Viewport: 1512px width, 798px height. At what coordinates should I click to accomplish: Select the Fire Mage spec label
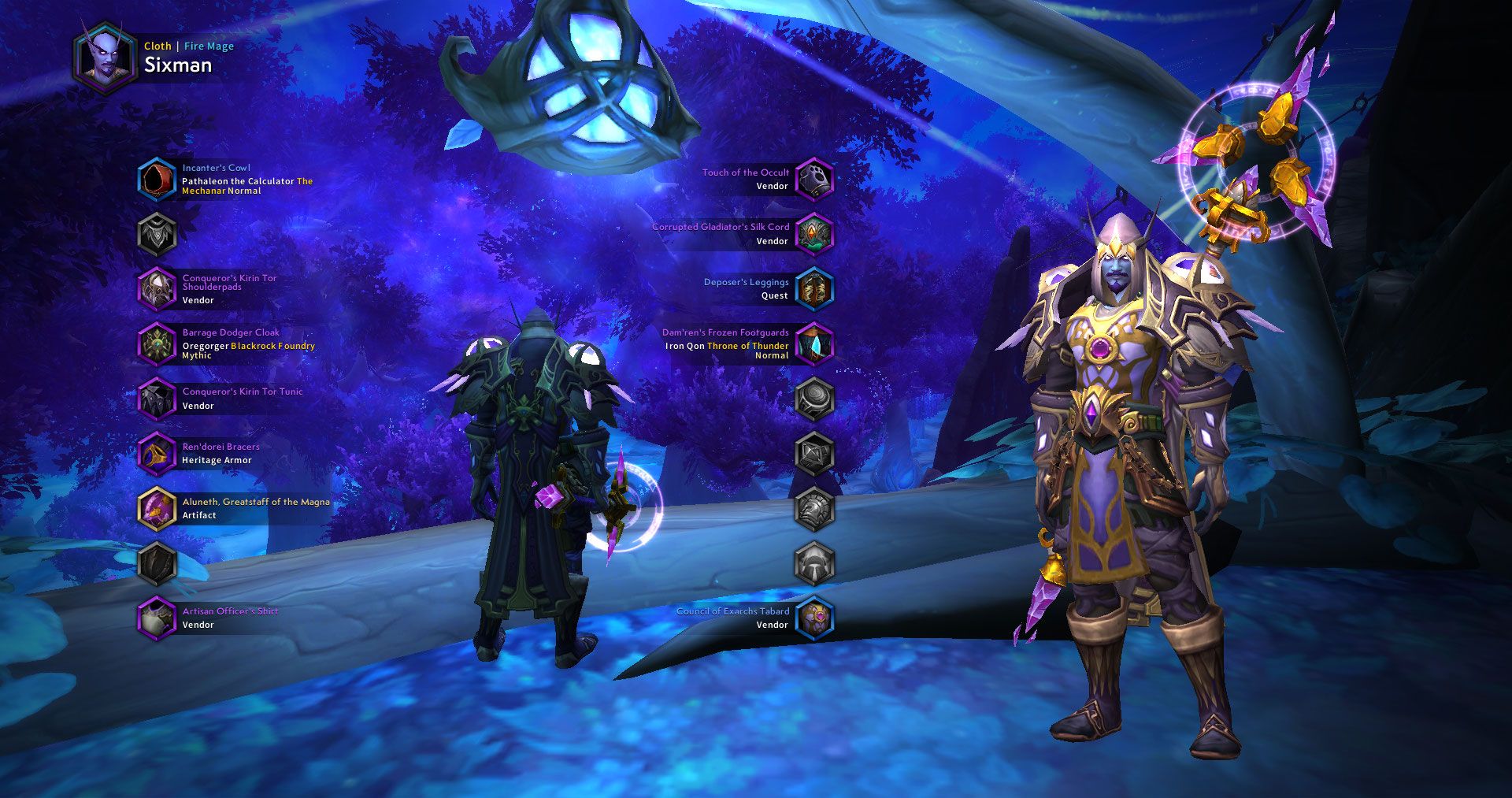208,46
